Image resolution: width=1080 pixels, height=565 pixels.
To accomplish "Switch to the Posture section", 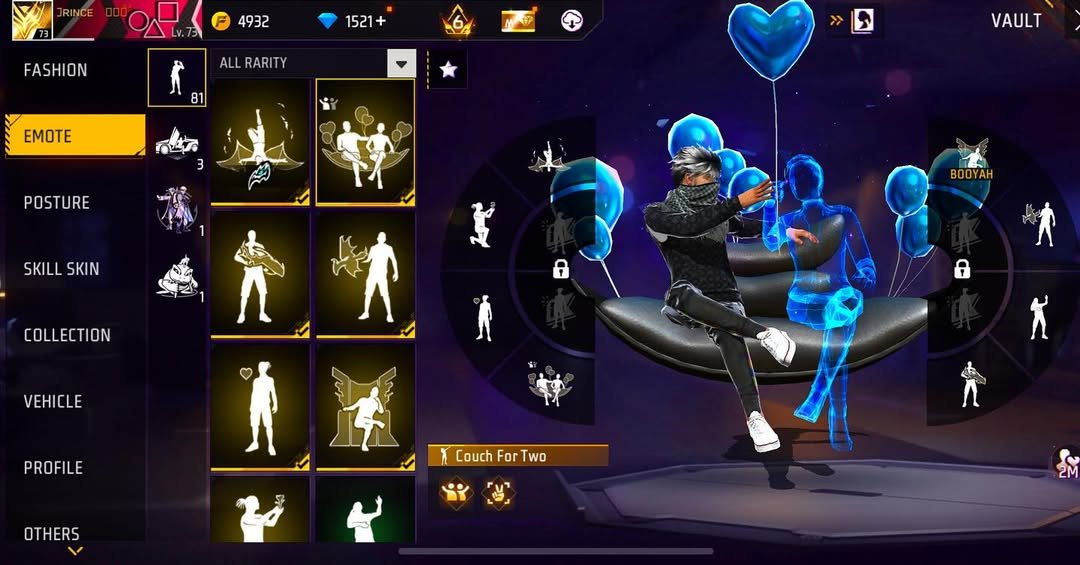I will click(x=57, y=202).
